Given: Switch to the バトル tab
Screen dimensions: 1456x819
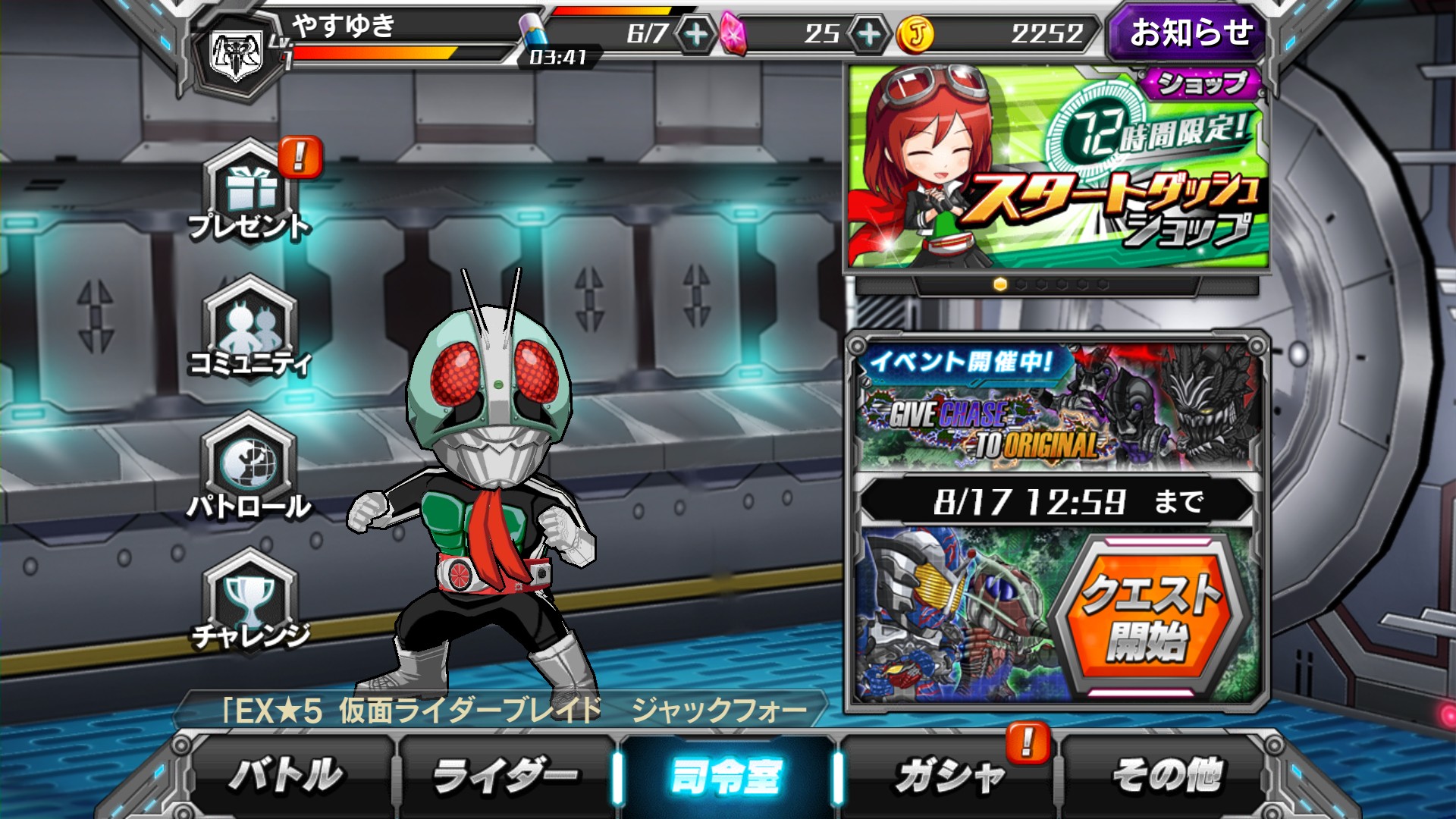Looking at the screenshot, I should click(287, 775).
